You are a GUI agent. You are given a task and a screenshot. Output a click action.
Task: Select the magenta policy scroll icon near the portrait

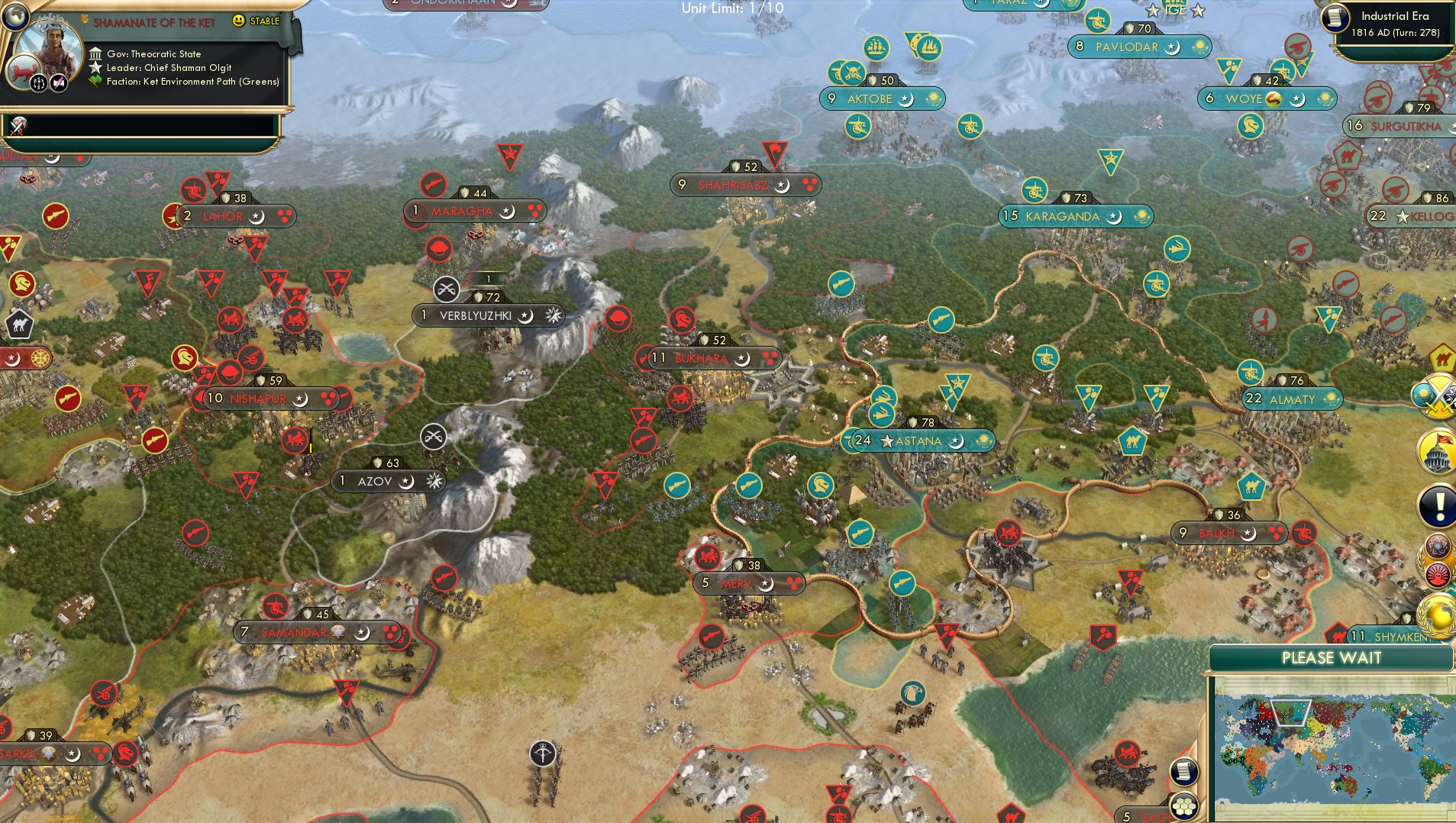tap(60, 83)
